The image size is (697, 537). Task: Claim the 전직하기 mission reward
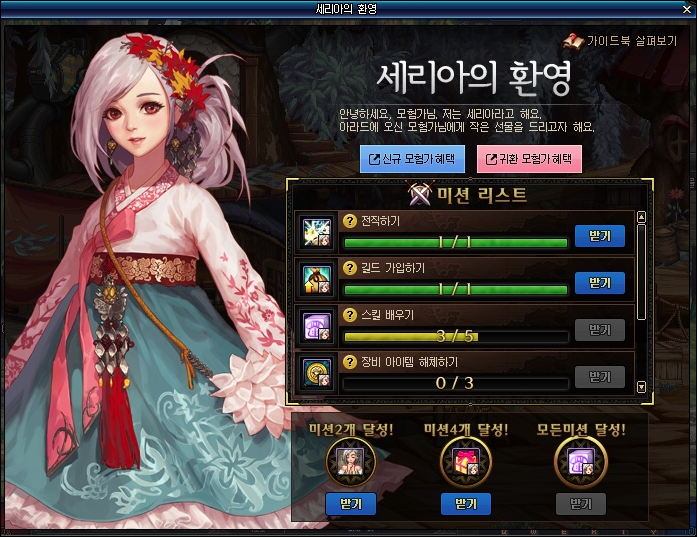coord(600,235)
